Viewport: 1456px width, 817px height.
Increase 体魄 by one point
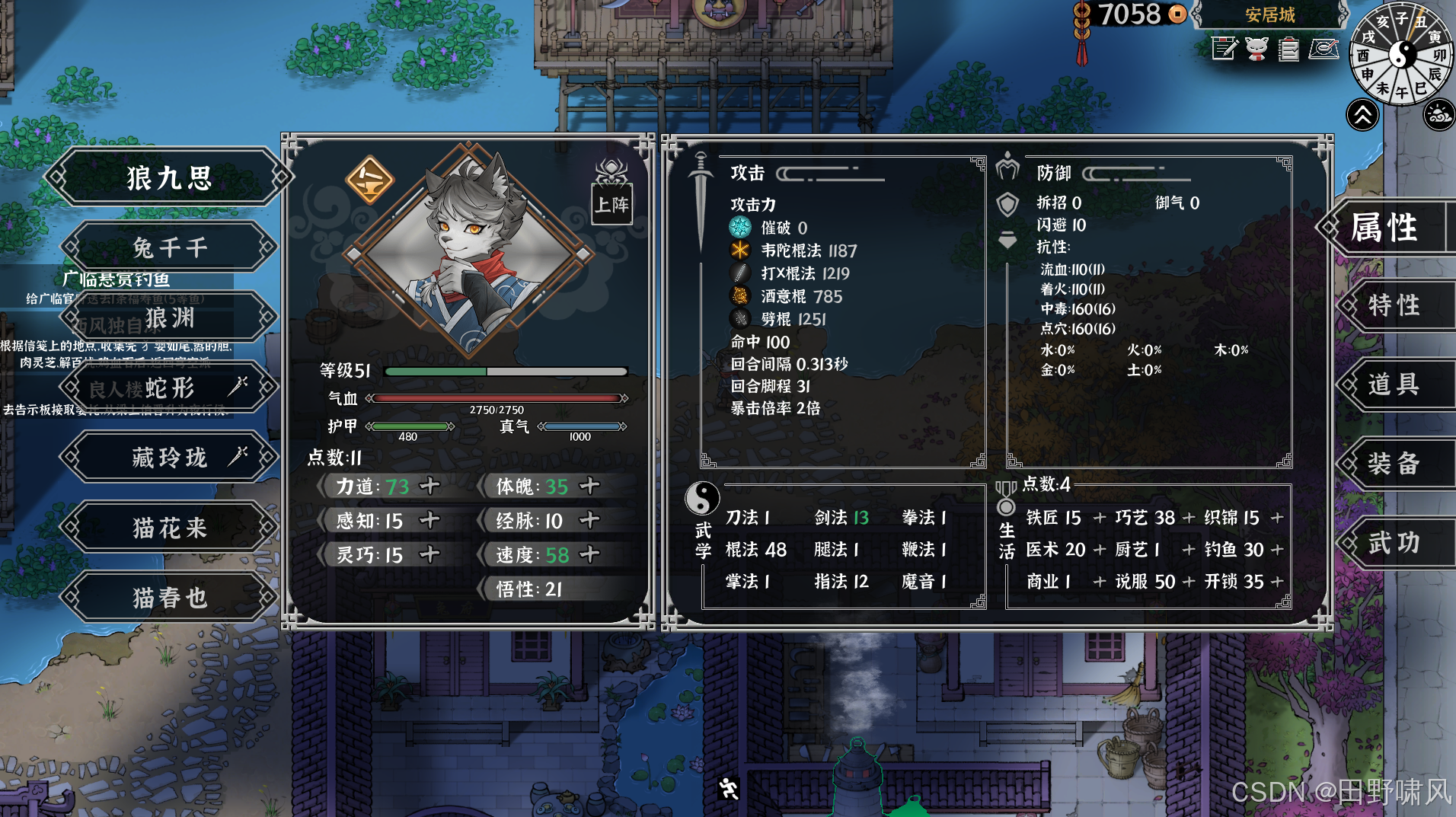[589, 486]
